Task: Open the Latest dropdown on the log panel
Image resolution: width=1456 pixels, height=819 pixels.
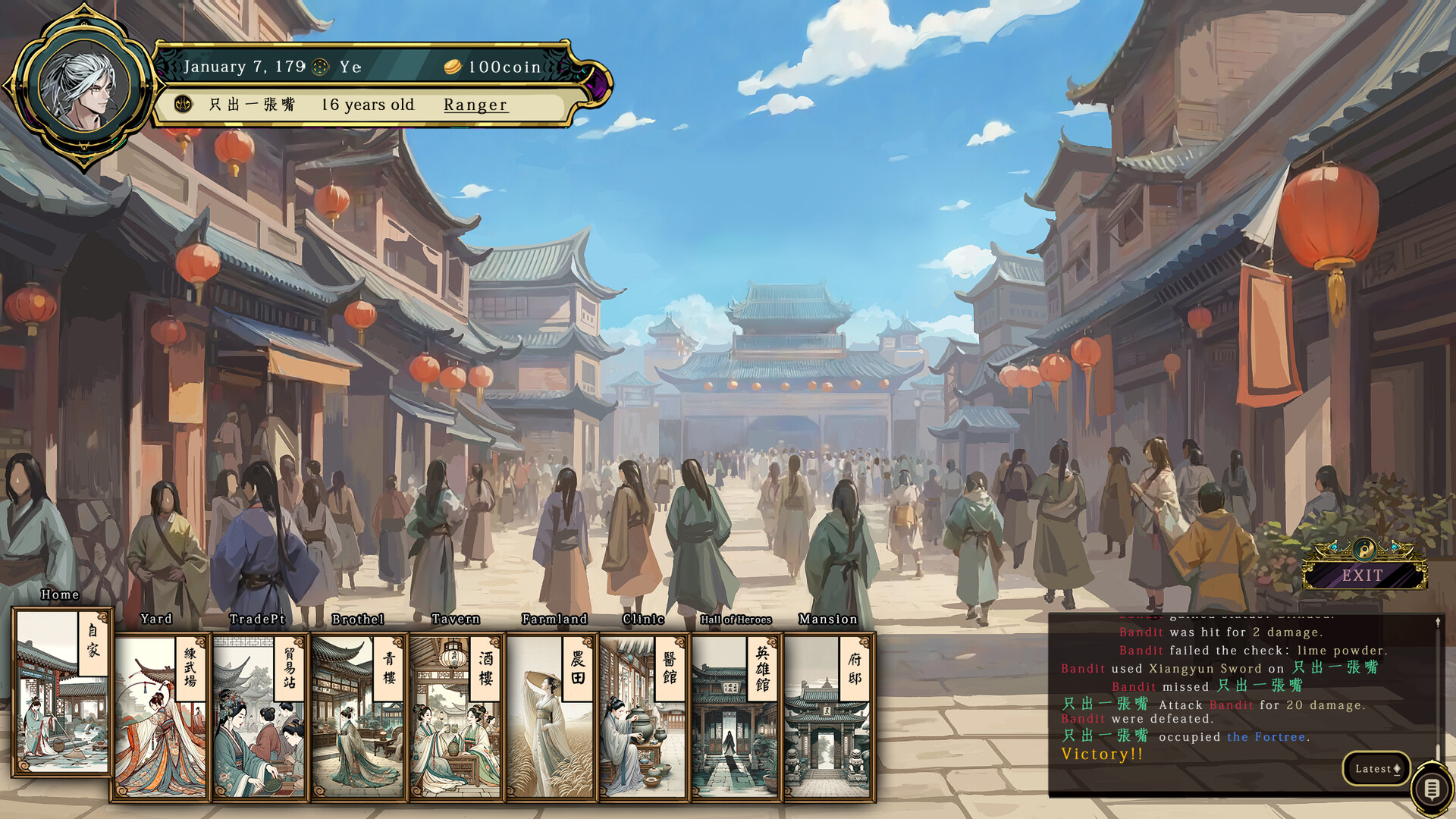Action: [x=1376, y=768]
